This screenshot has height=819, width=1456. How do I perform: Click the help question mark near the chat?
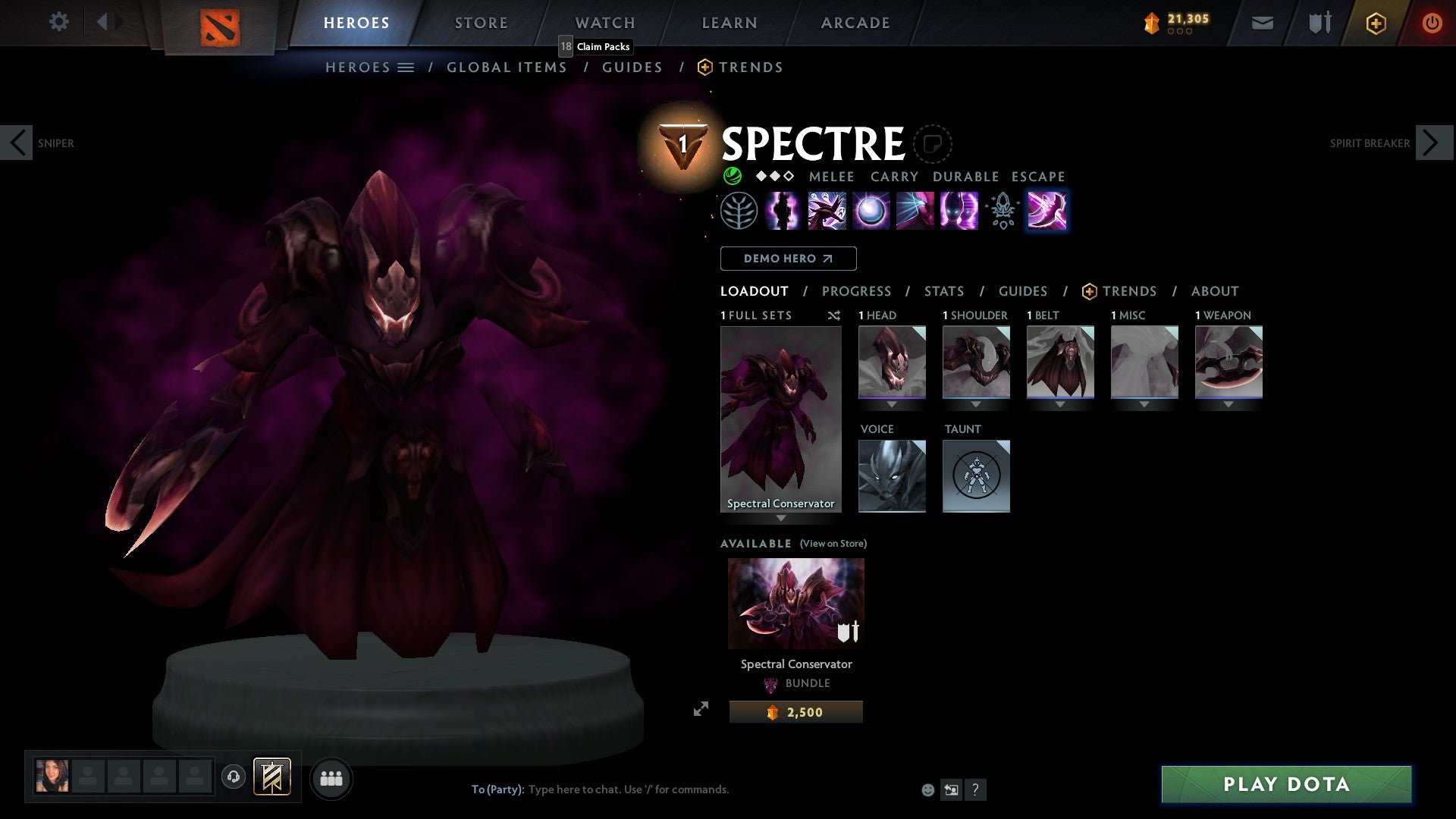[976, 789]
